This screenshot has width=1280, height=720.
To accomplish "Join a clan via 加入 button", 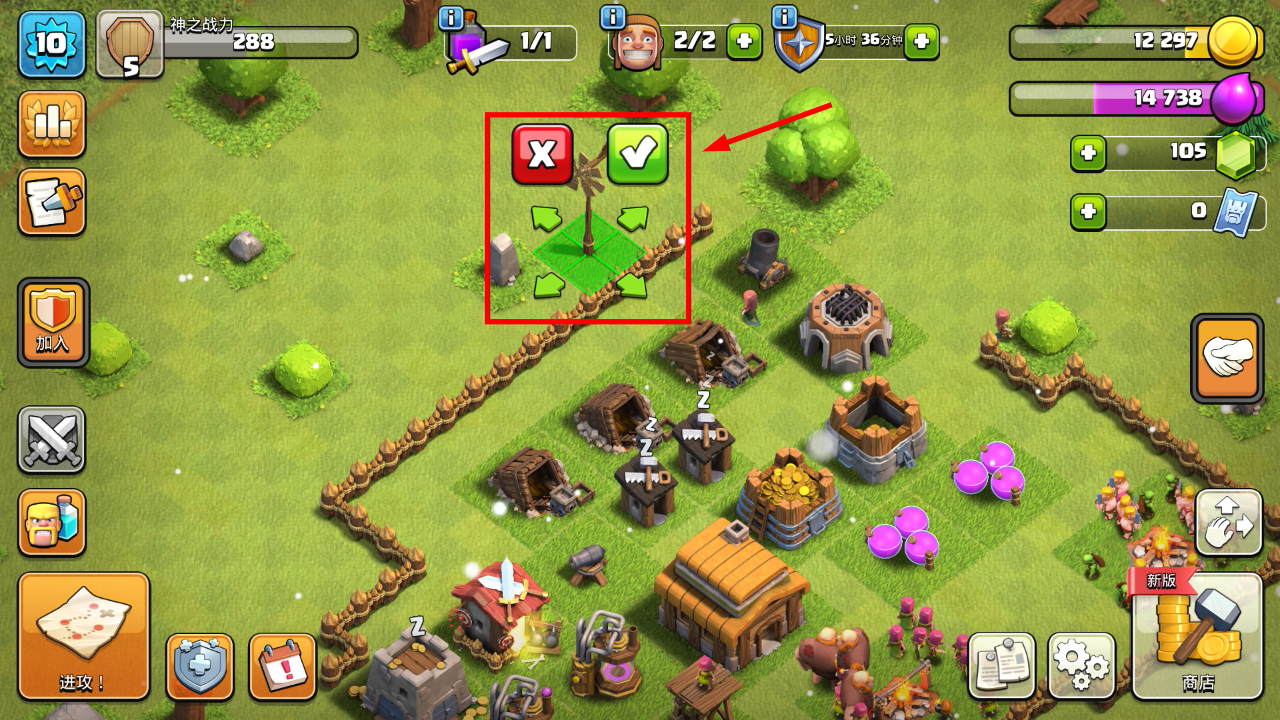I will click(x=53, y=322).
